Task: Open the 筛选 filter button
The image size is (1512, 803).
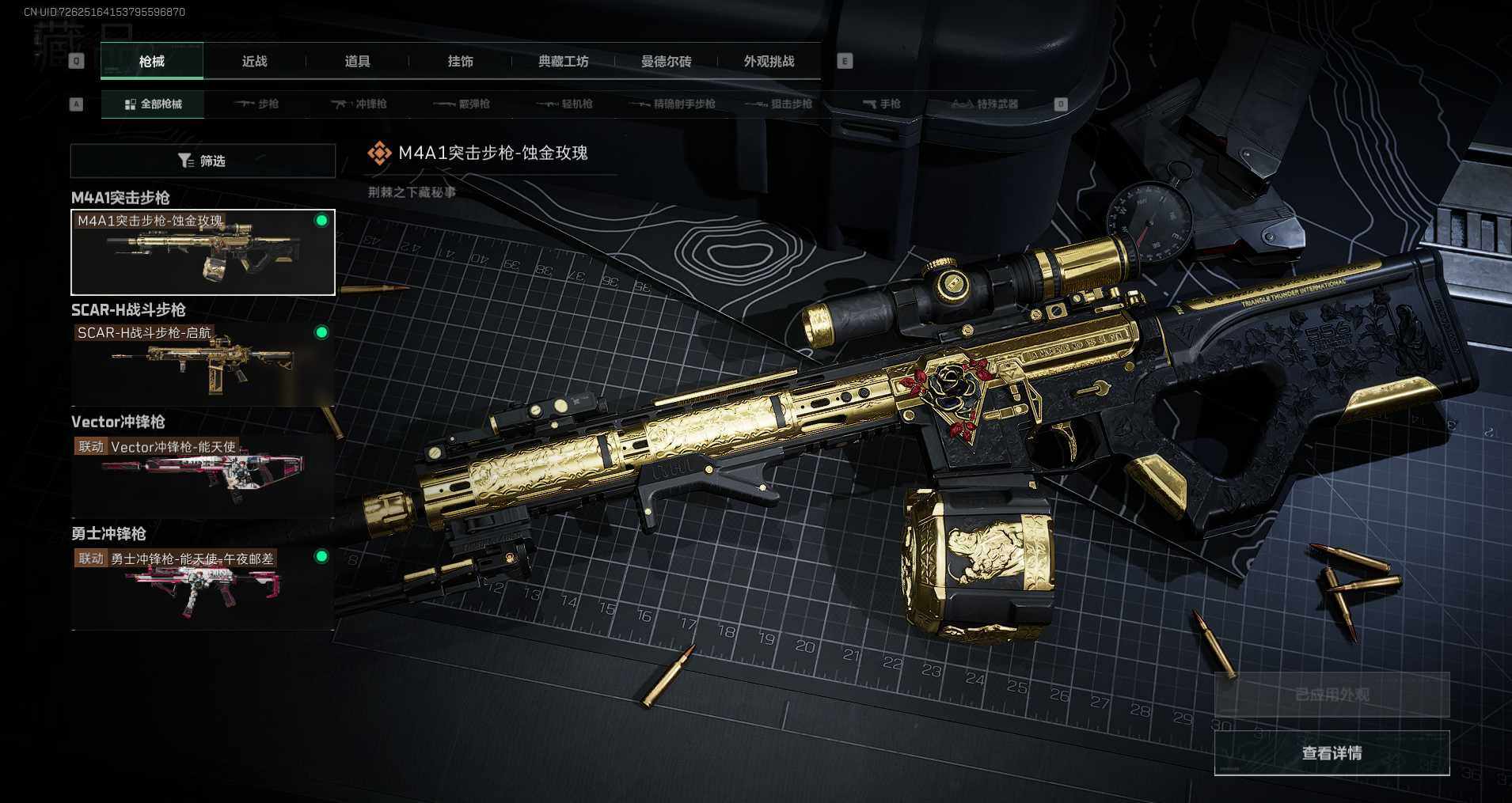Action: 203,161
